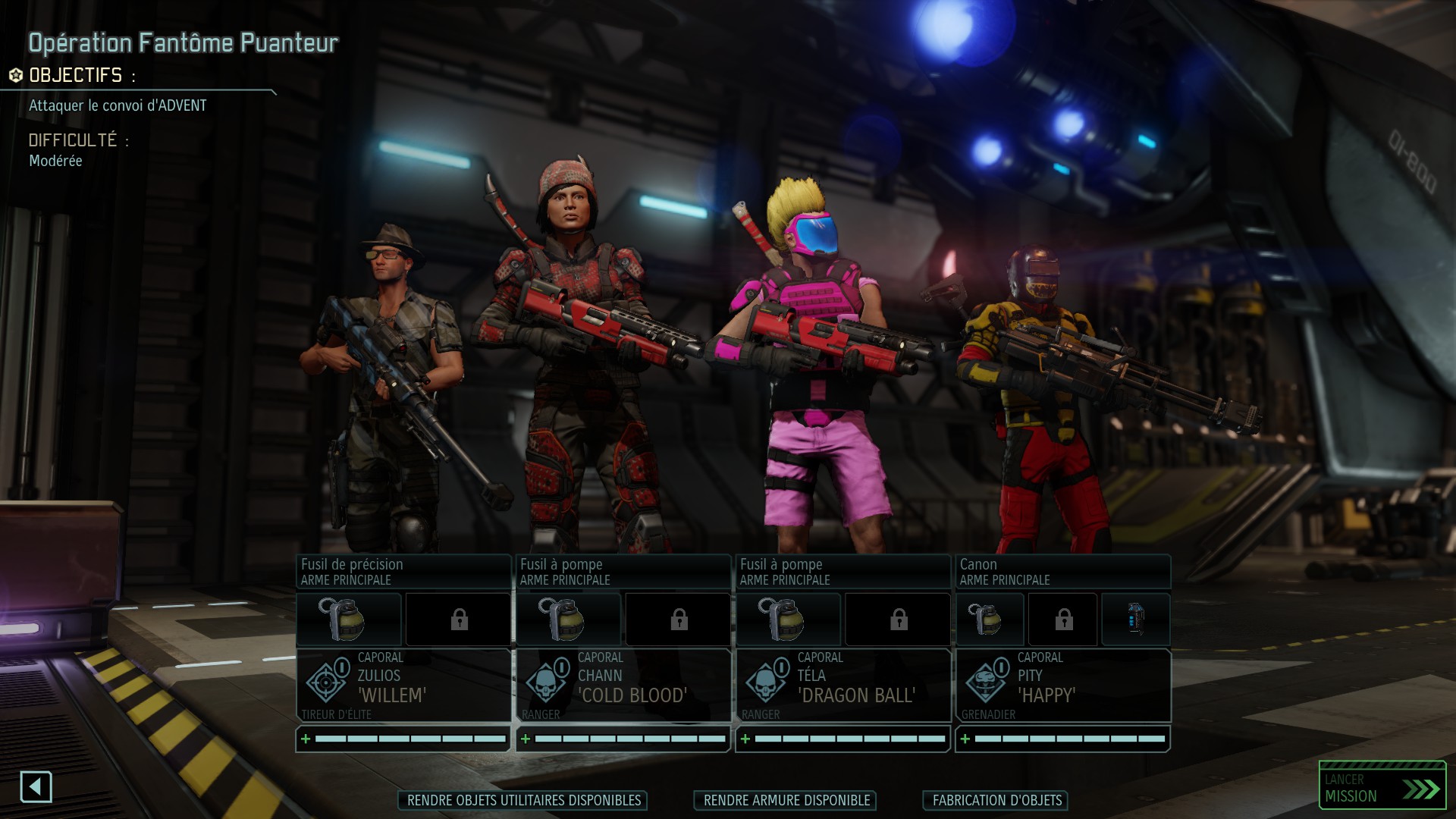Change Téla's Fusil à pompe weapon
1456x819 pixels.
(x=843, y=572)
